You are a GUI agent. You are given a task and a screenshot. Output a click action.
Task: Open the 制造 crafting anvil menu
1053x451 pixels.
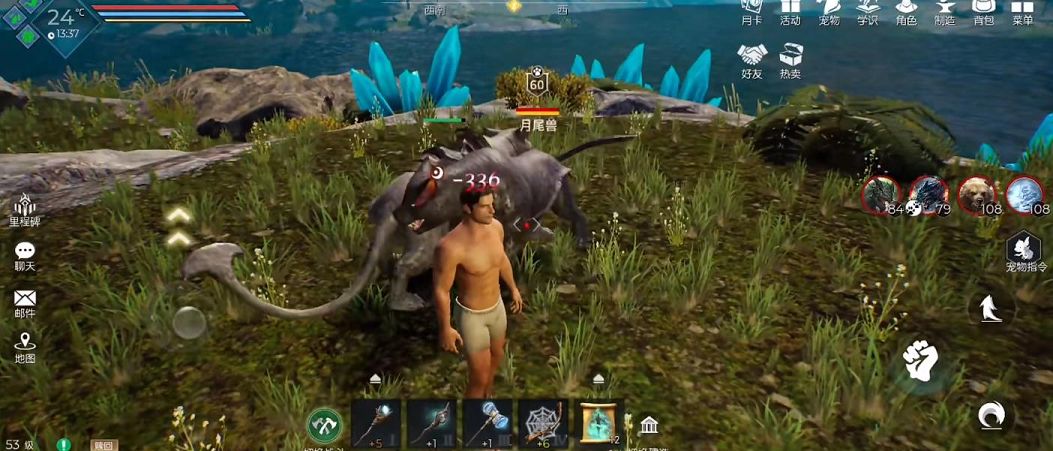coord(944,10)
